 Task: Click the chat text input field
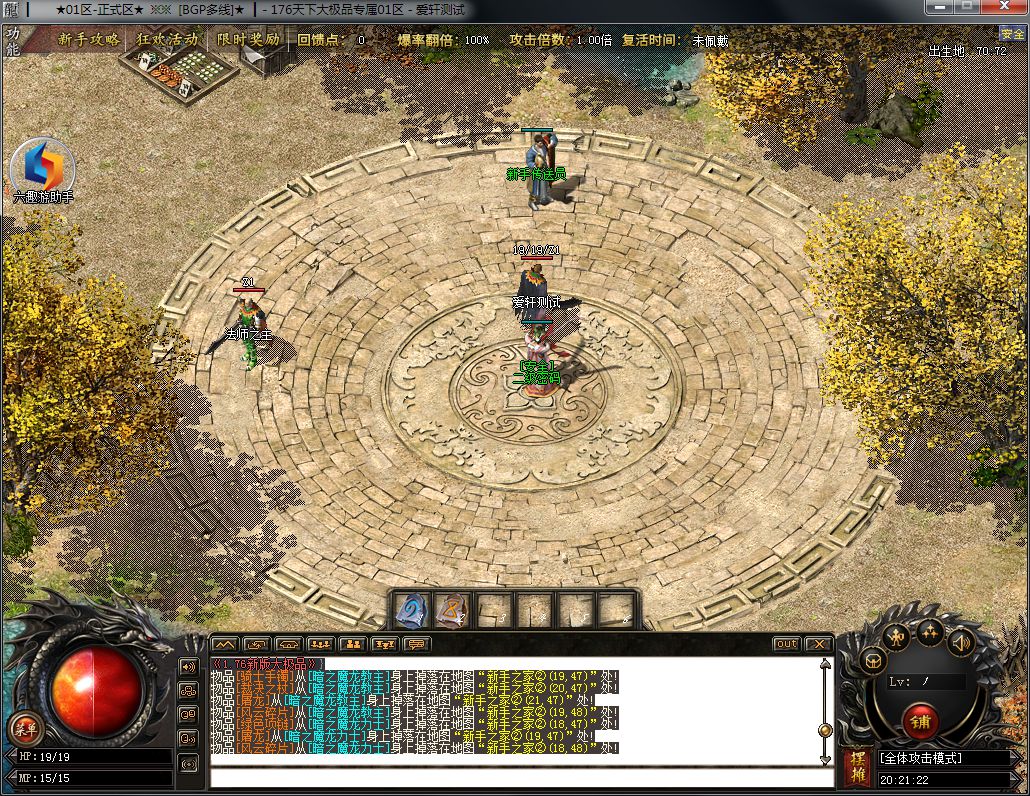[520, 777]
